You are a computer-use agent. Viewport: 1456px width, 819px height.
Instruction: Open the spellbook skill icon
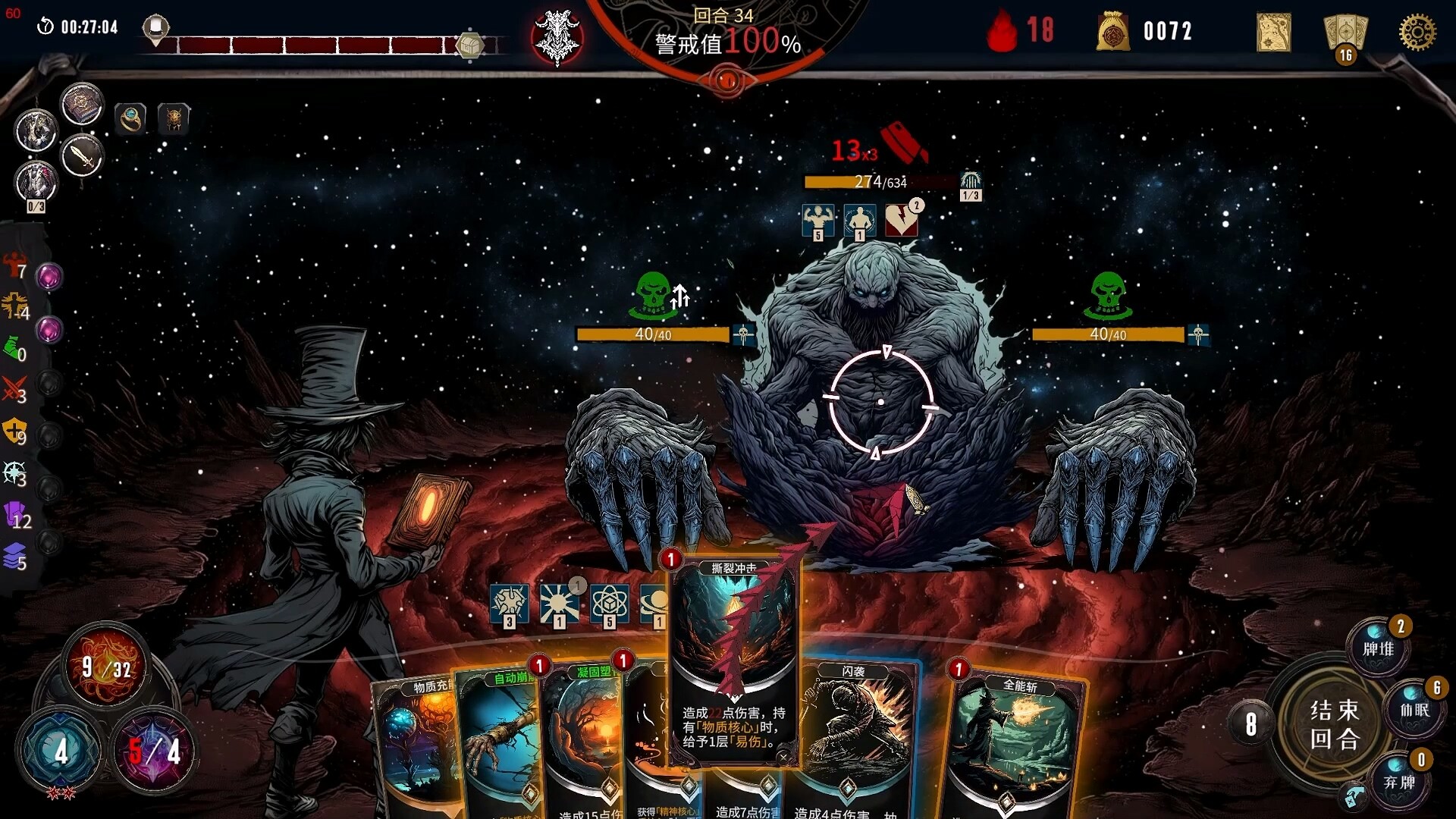coord(82,104)
